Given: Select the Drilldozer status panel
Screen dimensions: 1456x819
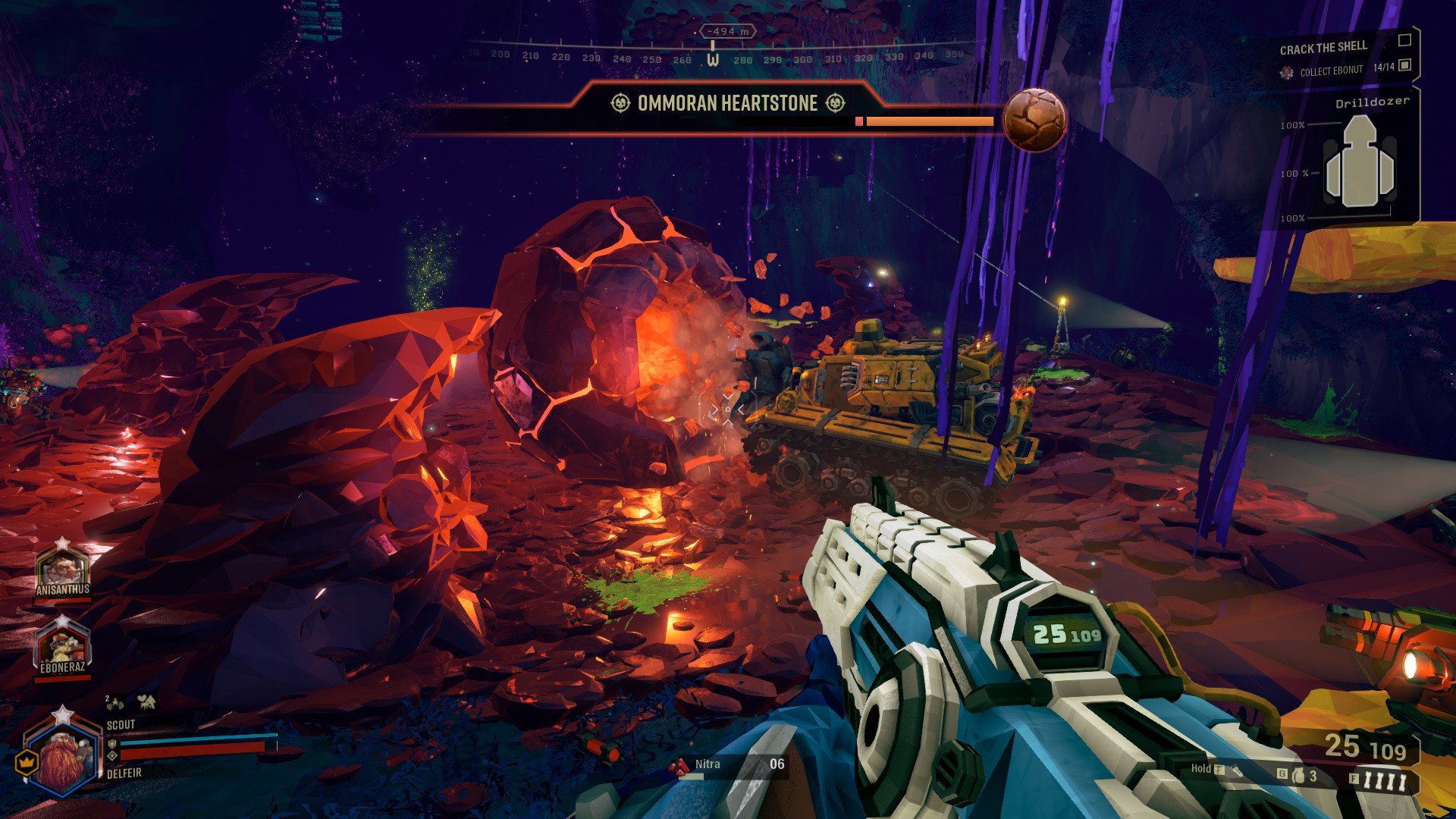Looking at the screenshot, I should tap(1357, 161).
